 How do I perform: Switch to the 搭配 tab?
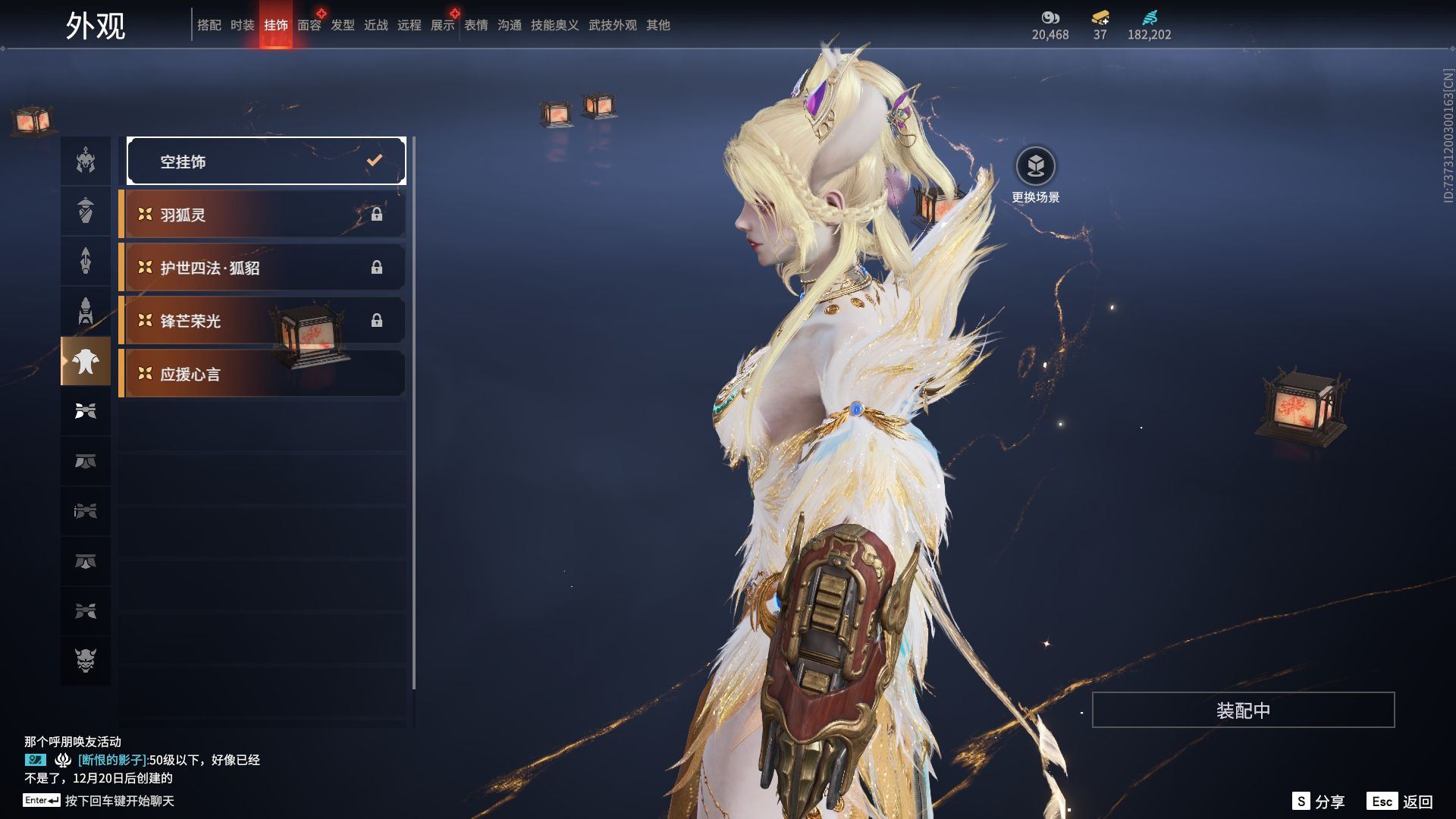[209, 25]
